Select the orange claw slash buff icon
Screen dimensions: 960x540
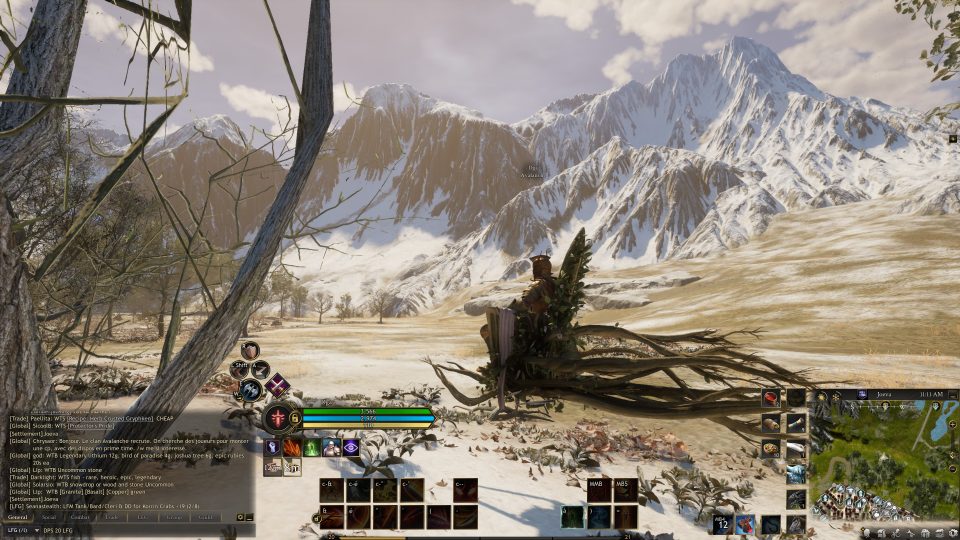pyautogui.click(x=292, y=447)
